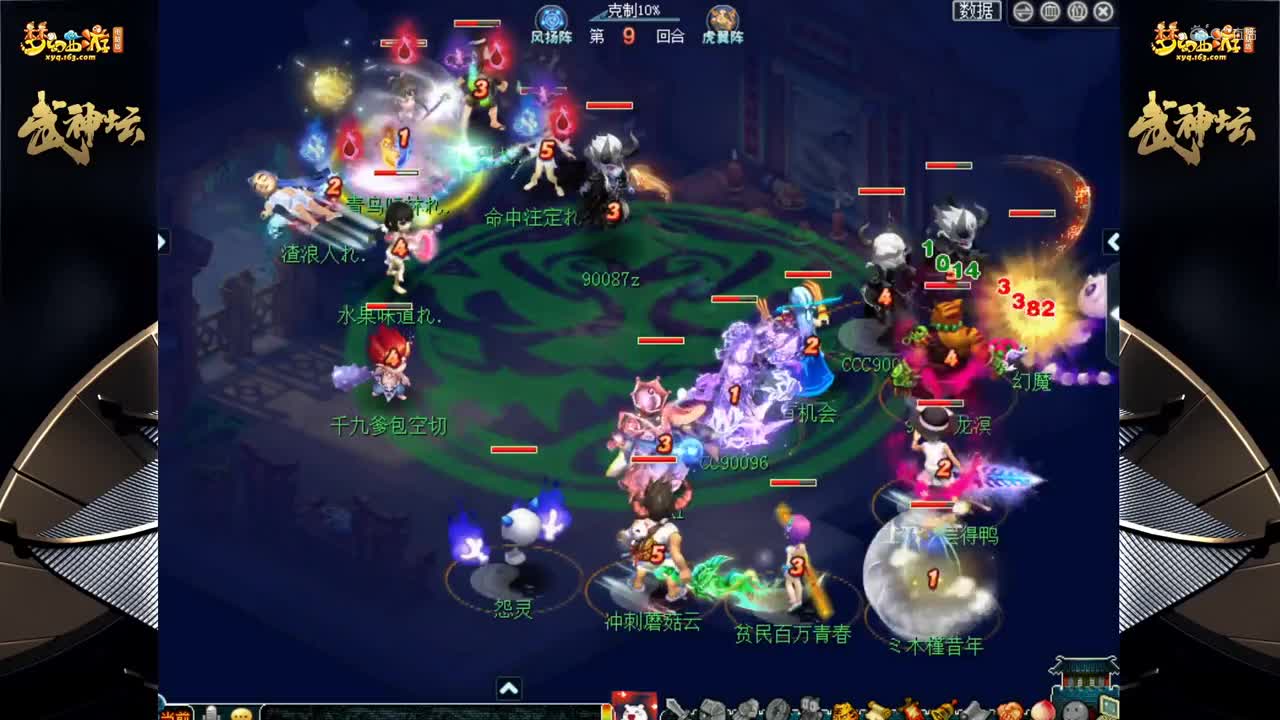
Task: Toggle the 克制10% counter indicator
Action: [x=634, y=11]
